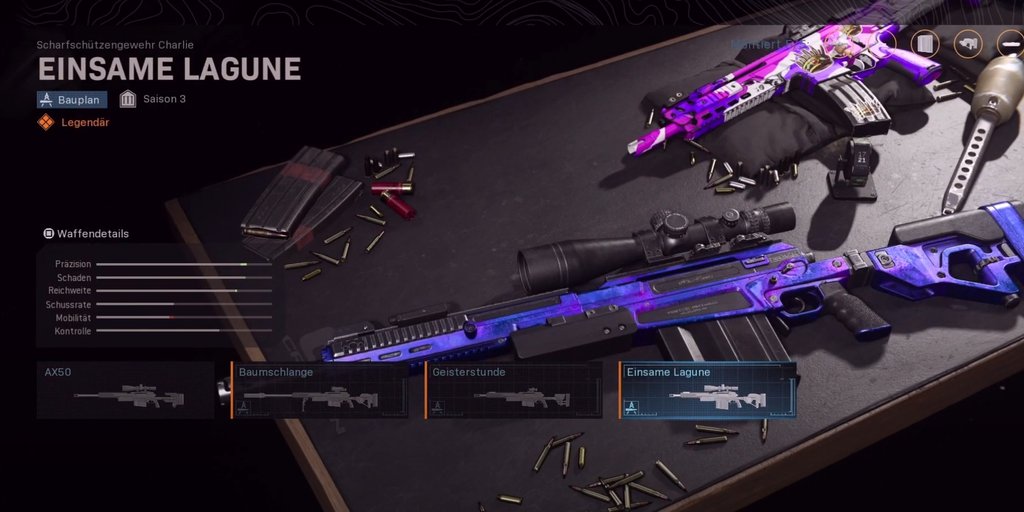Select the Geisterstunde blueprint tile

coord(514,390)
